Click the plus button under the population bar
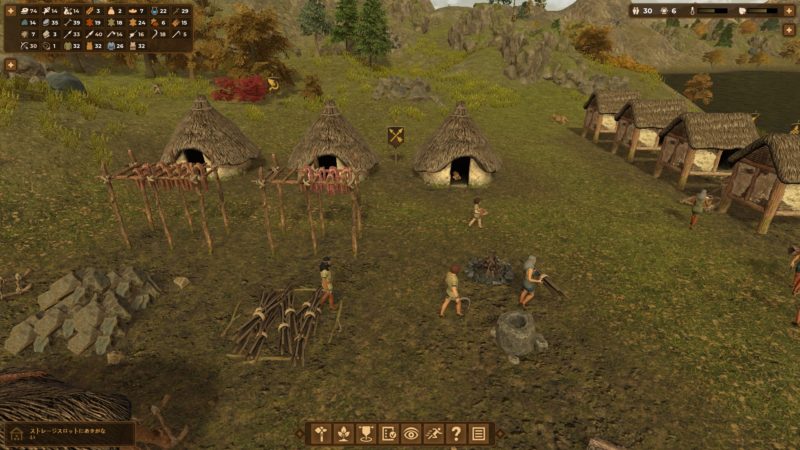Image resolution: width=800 pixels, height=450 pixels. pos(789,30)
